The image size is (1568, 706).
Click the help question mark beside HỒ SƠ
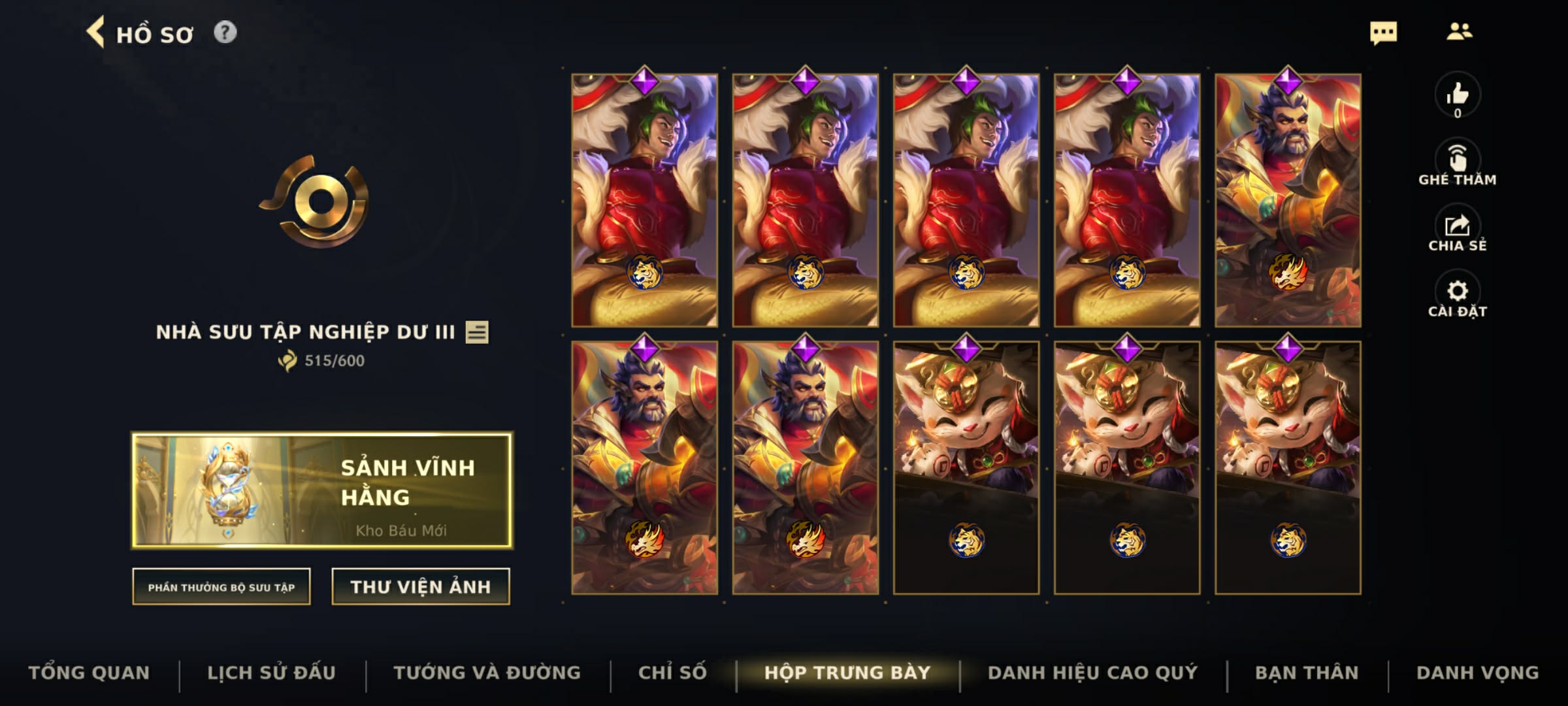[x=225, y=33]
